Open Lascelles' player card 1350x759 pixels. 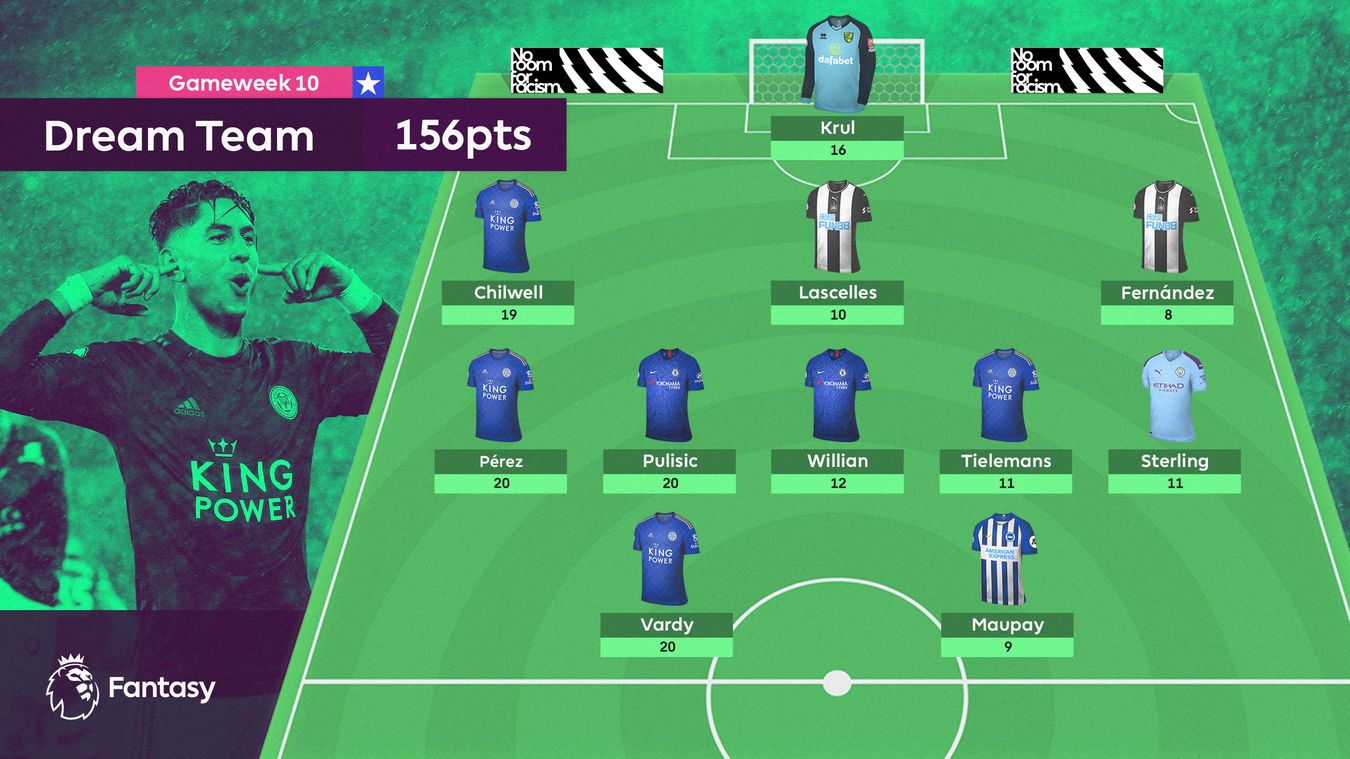[837, 250]
